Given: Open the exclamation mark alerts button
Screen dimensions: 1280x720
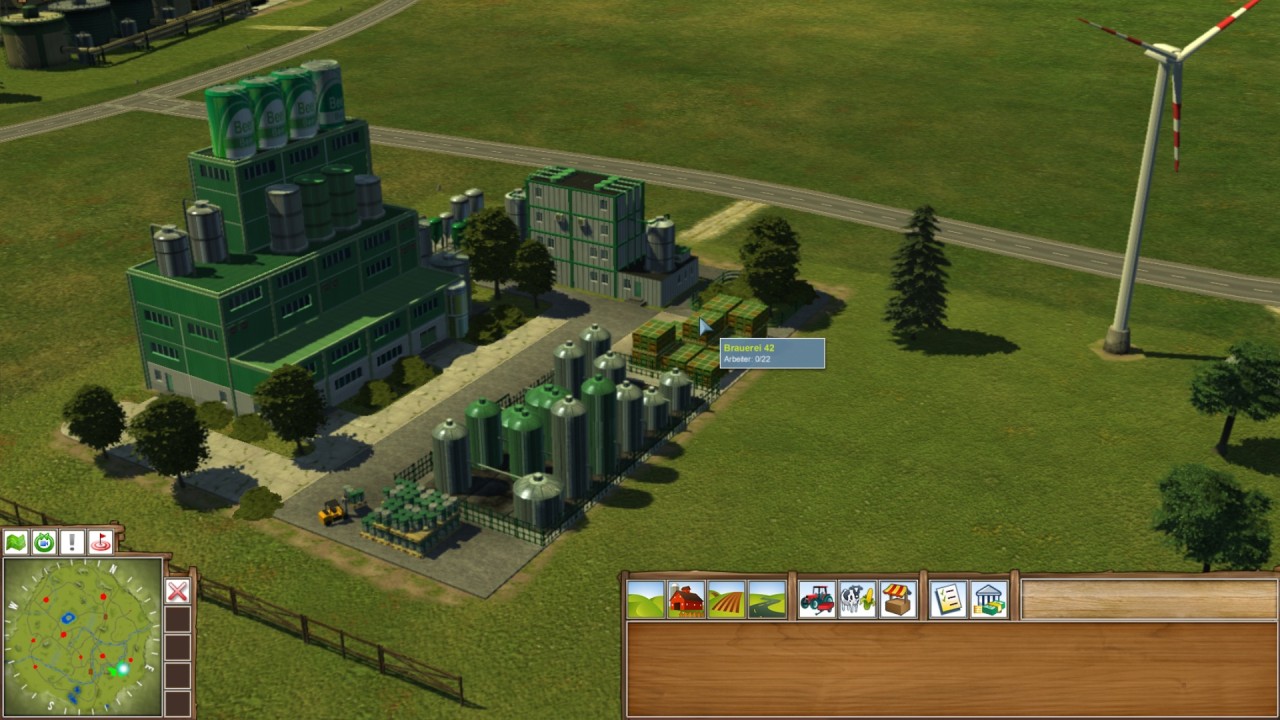Looking at the screenshot, I should coord(72,543).
